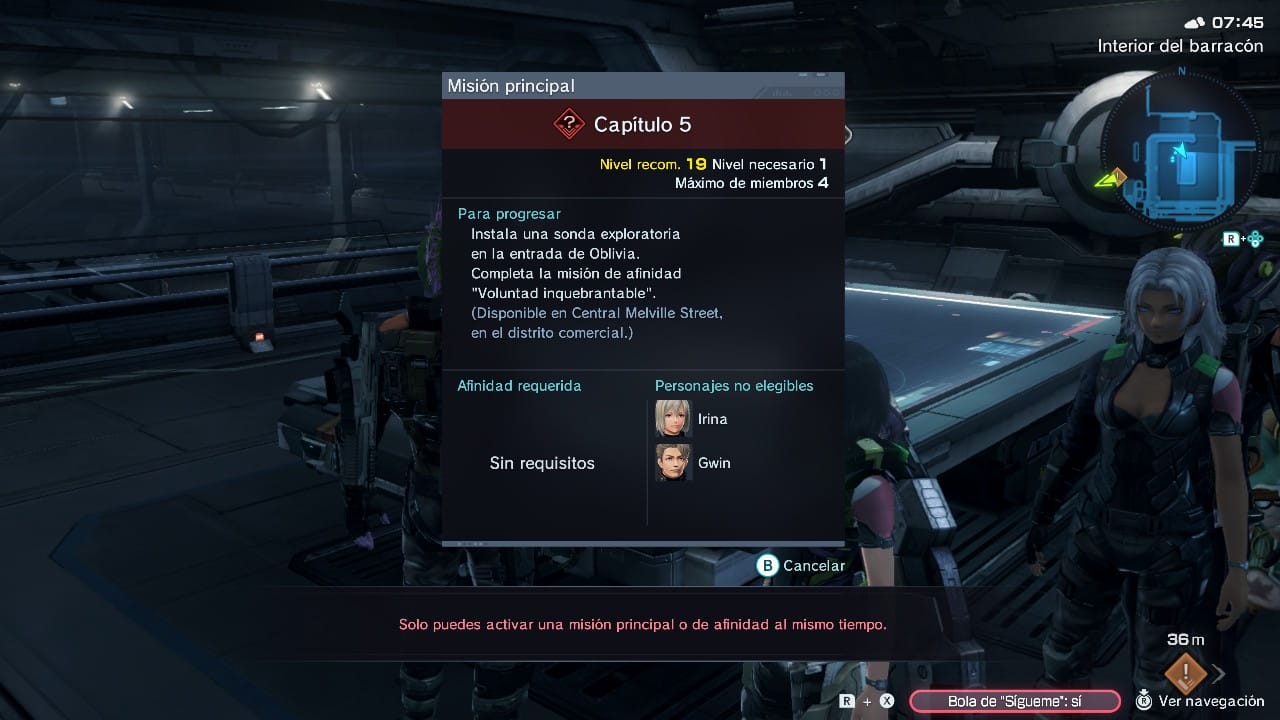
Task: Open Ver navegación
Action: pyautogui.click(x=1200, y=701)
